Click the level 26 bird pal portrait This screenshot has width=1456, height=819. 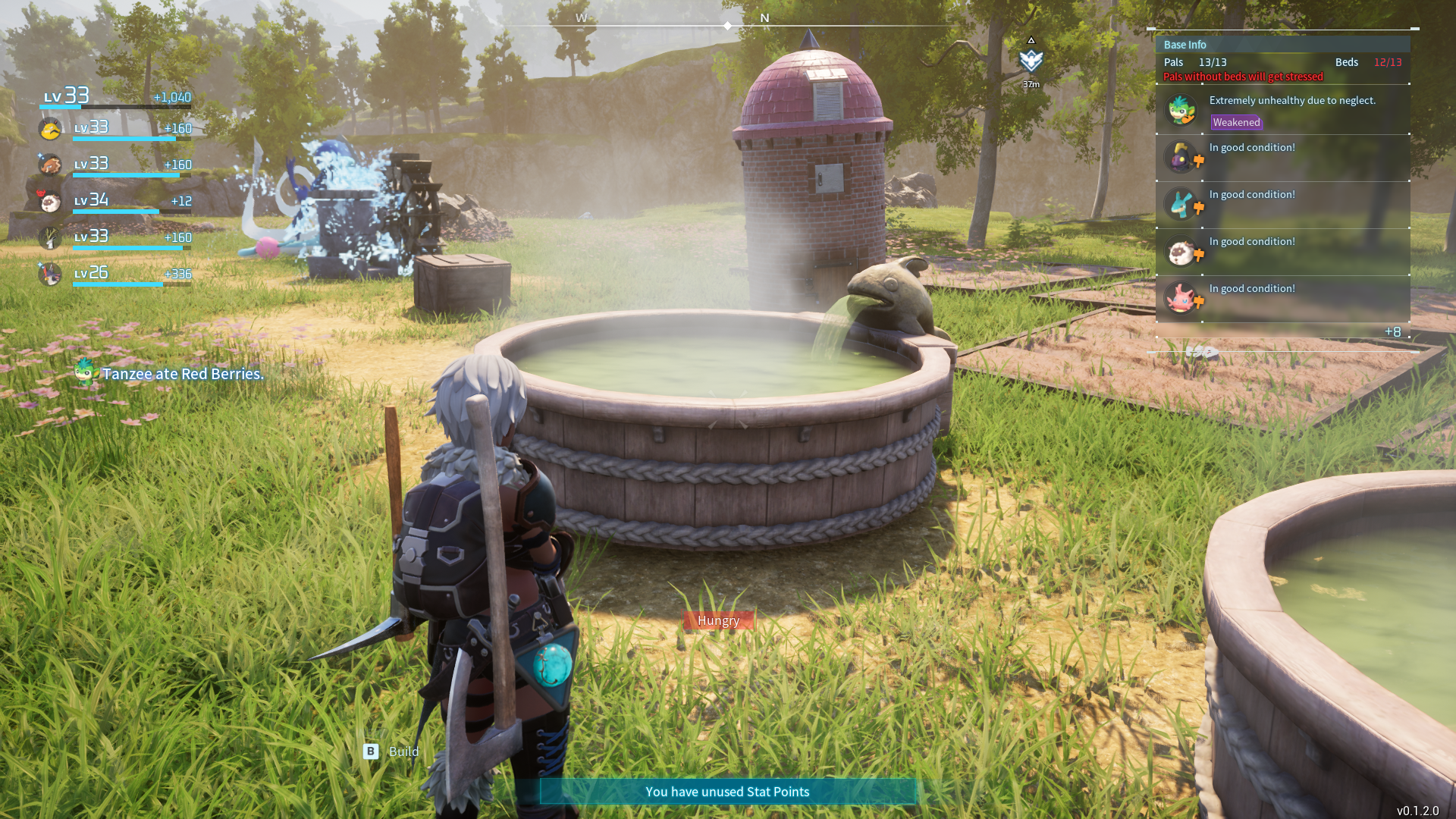coord(51,275)
